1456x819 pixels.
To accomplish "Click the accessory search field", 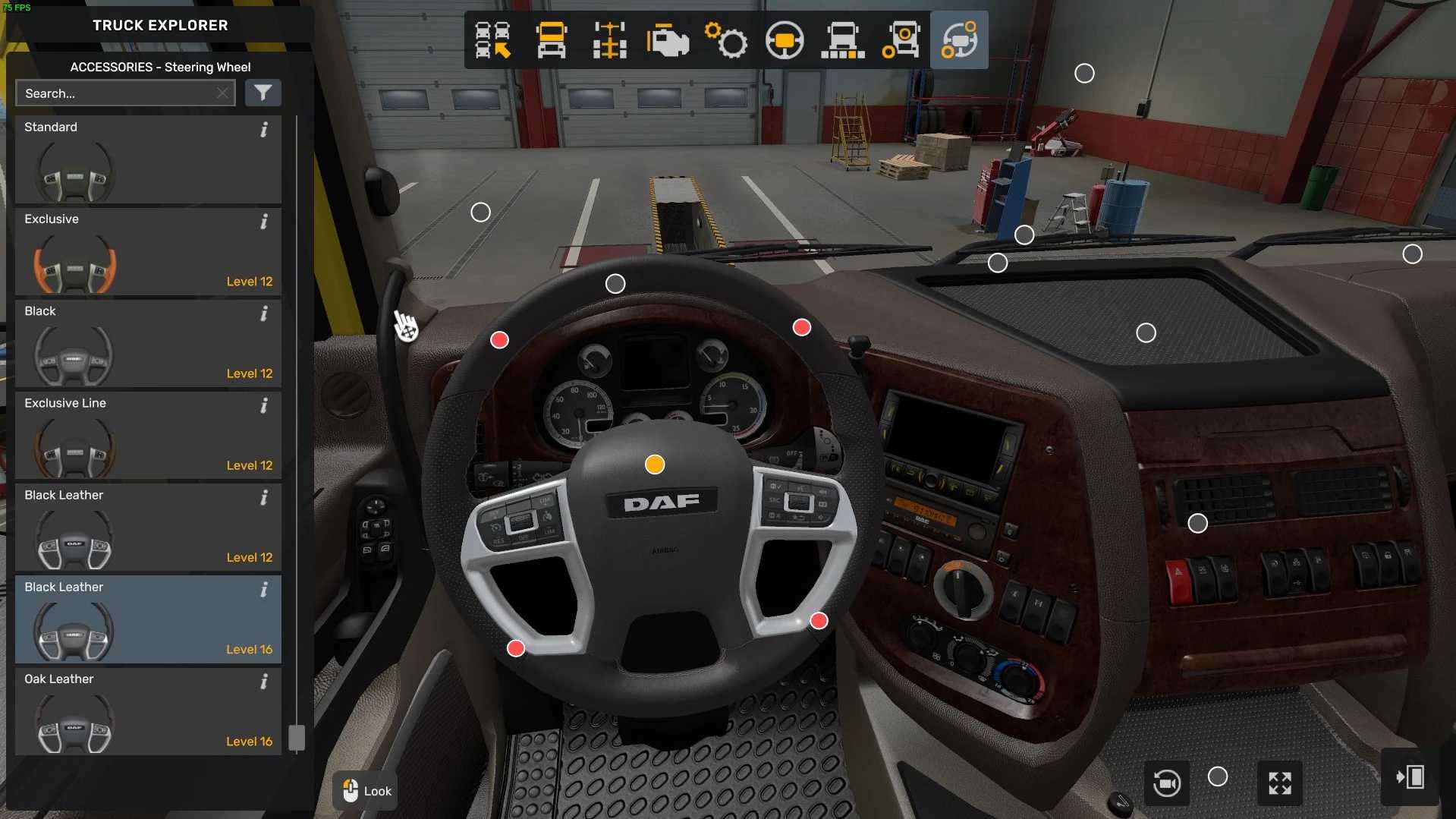I will (x=114, y=93).
